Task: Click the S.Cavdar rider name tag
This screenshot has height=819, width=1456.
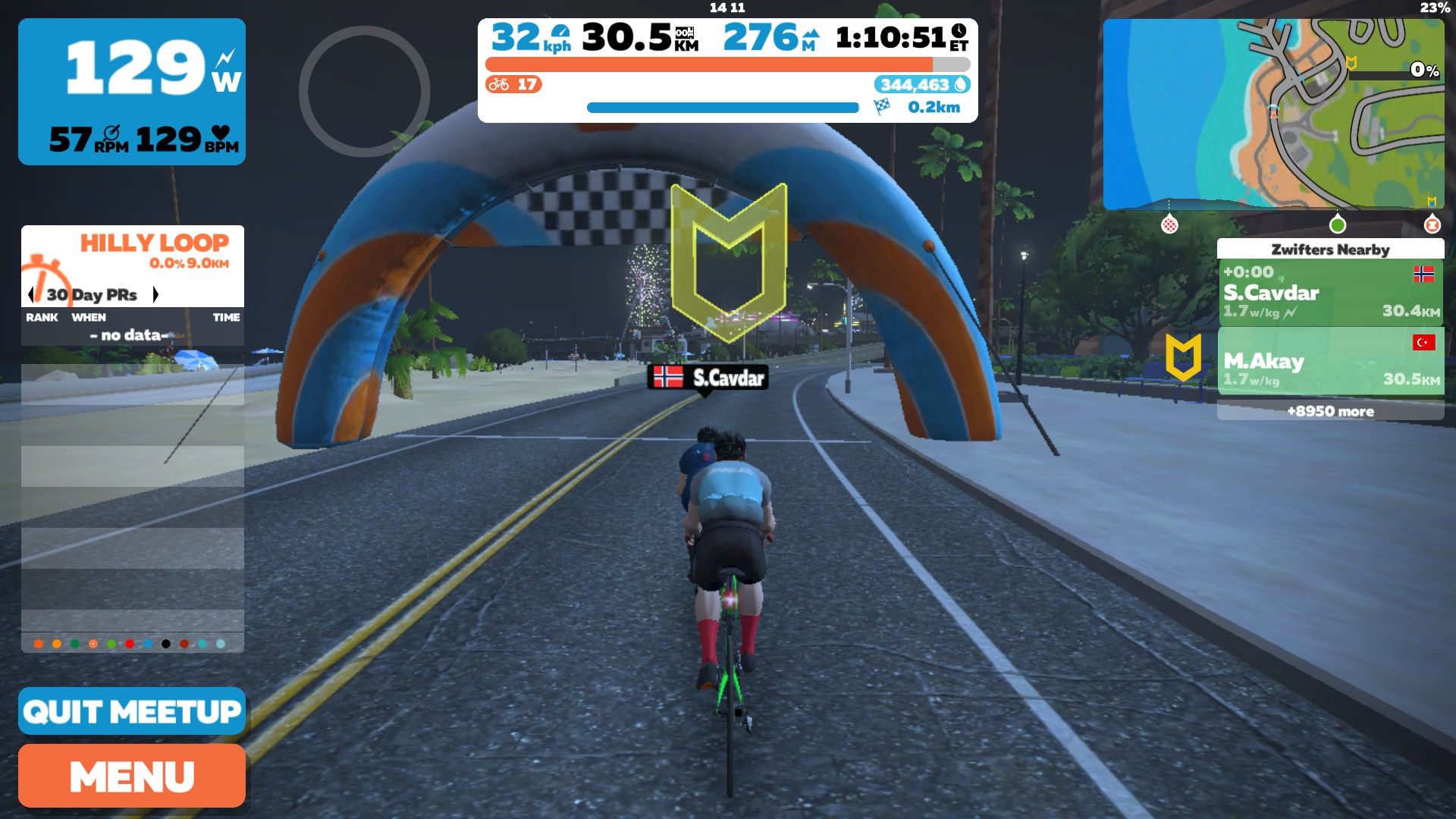Action: [708, 377]
